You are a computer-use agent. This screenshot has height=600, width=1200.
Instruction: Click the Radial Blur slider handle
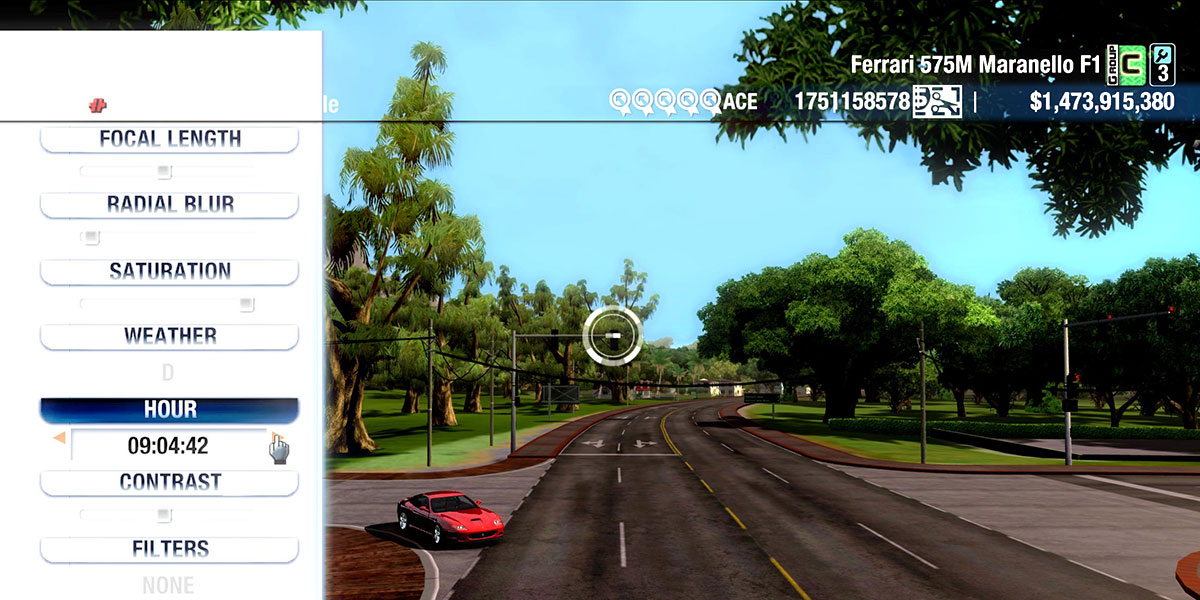pos(91,238)
